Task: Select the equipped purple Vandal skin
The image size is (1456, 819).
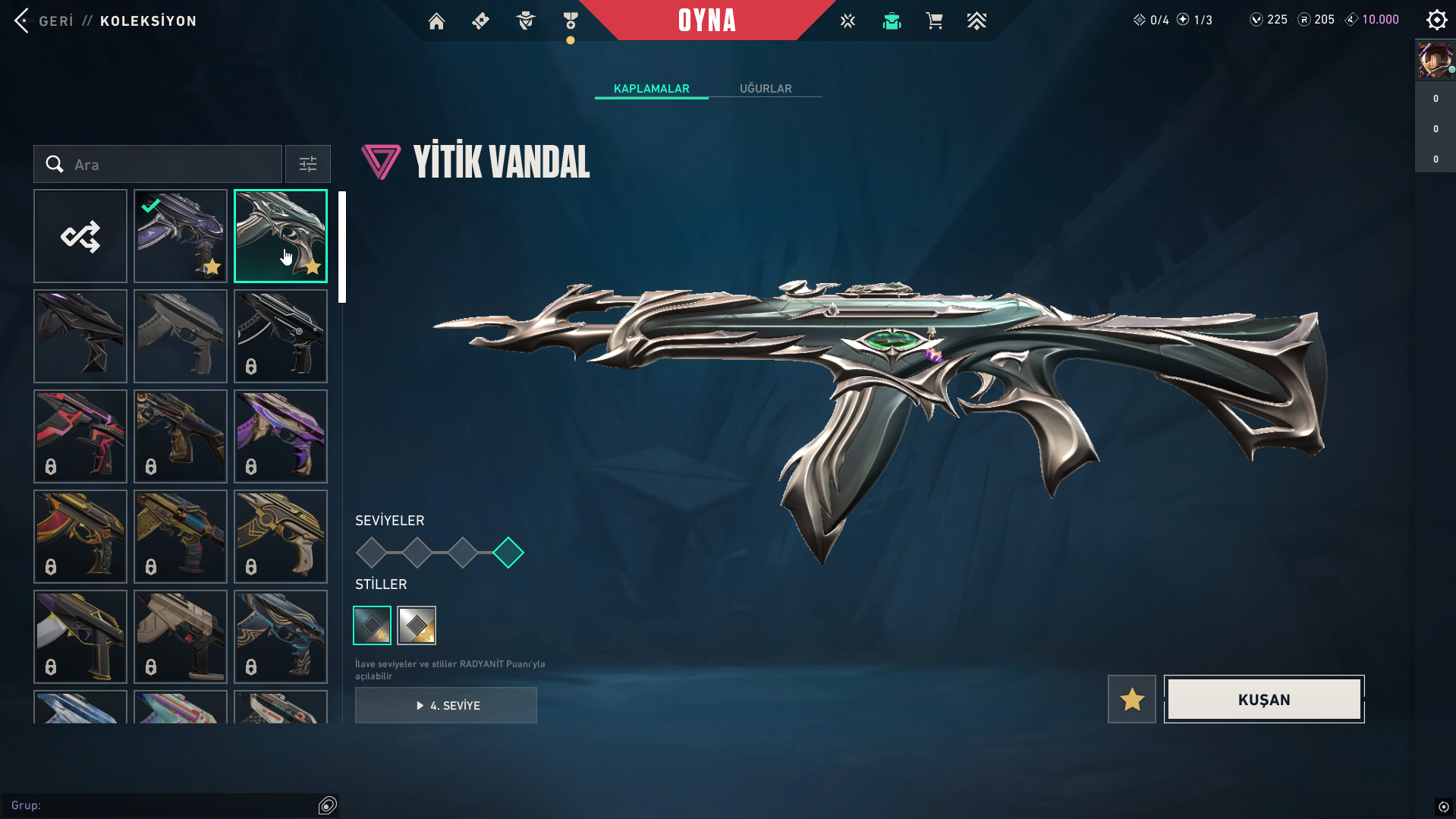Action: [x=181, y=236]
